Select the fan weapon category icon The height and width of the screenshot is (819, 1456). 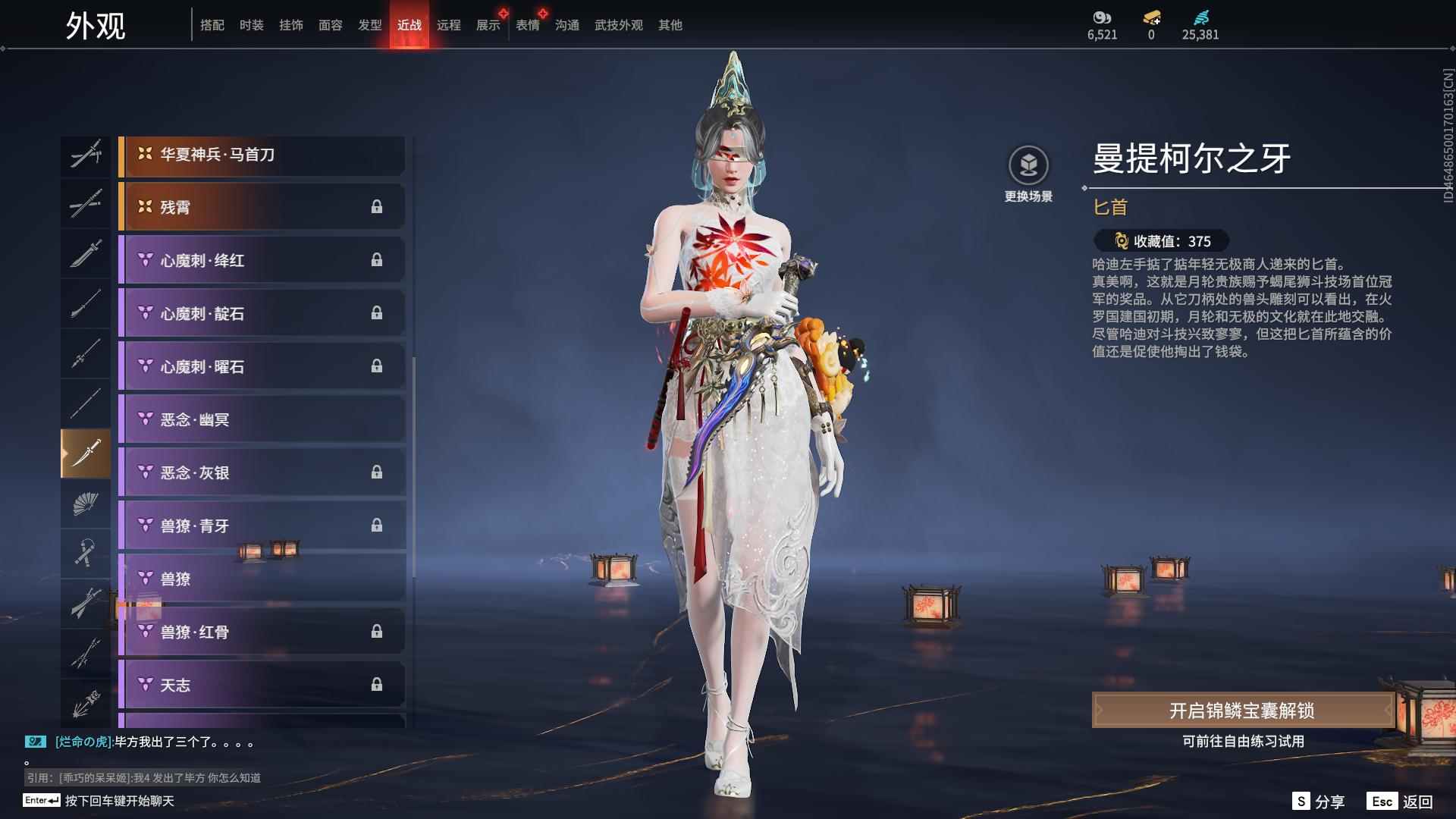coord(86,503)
